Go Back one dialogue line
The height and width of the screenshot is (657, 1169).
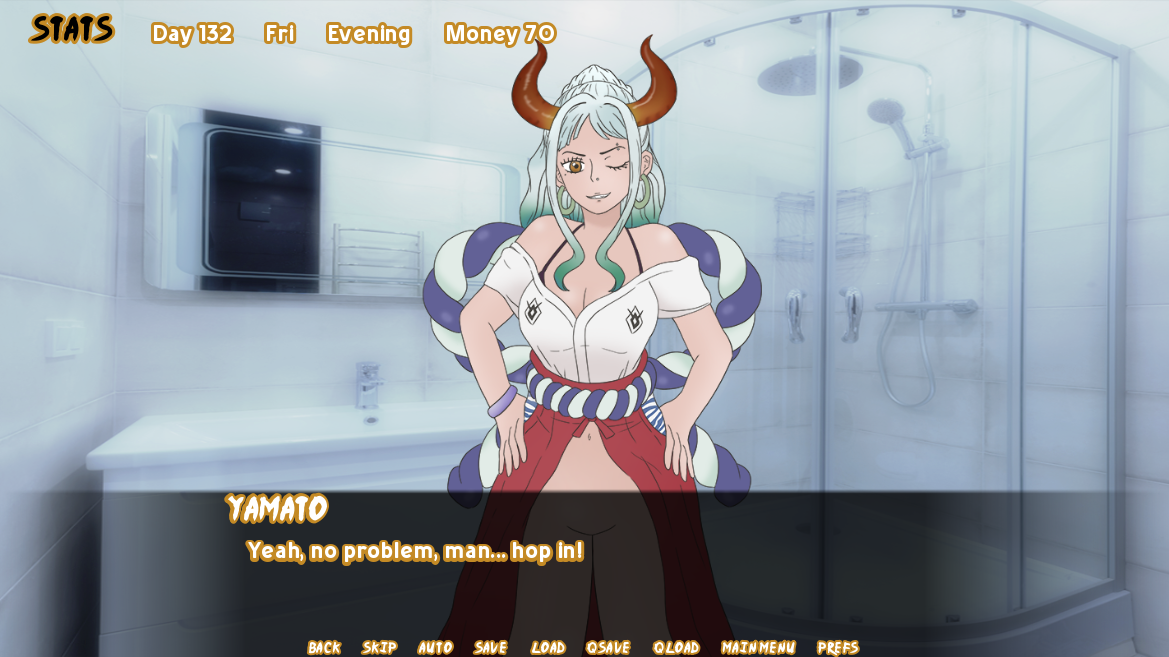324,647
